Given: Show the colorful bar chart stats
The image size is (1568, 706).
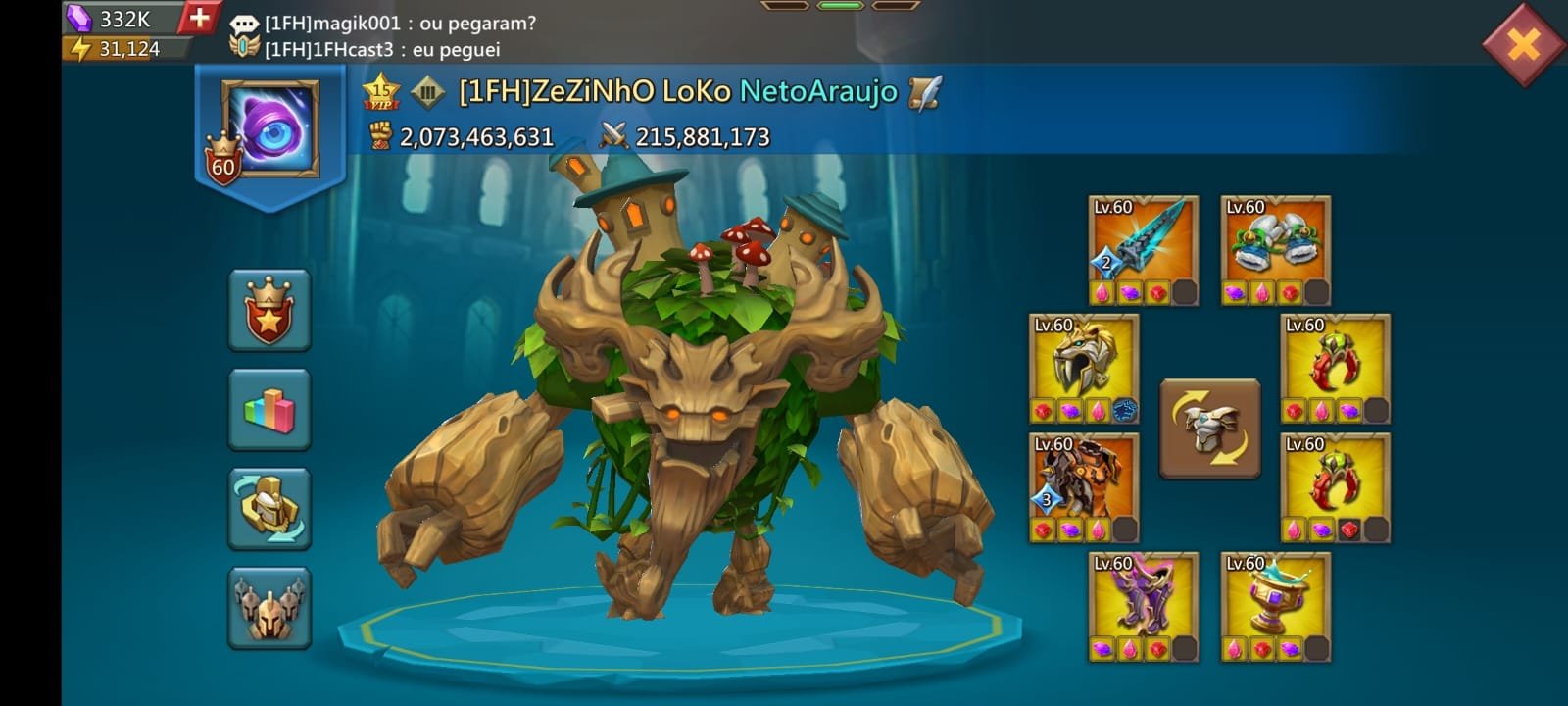Looking at the screenshot, I should 269,409.
